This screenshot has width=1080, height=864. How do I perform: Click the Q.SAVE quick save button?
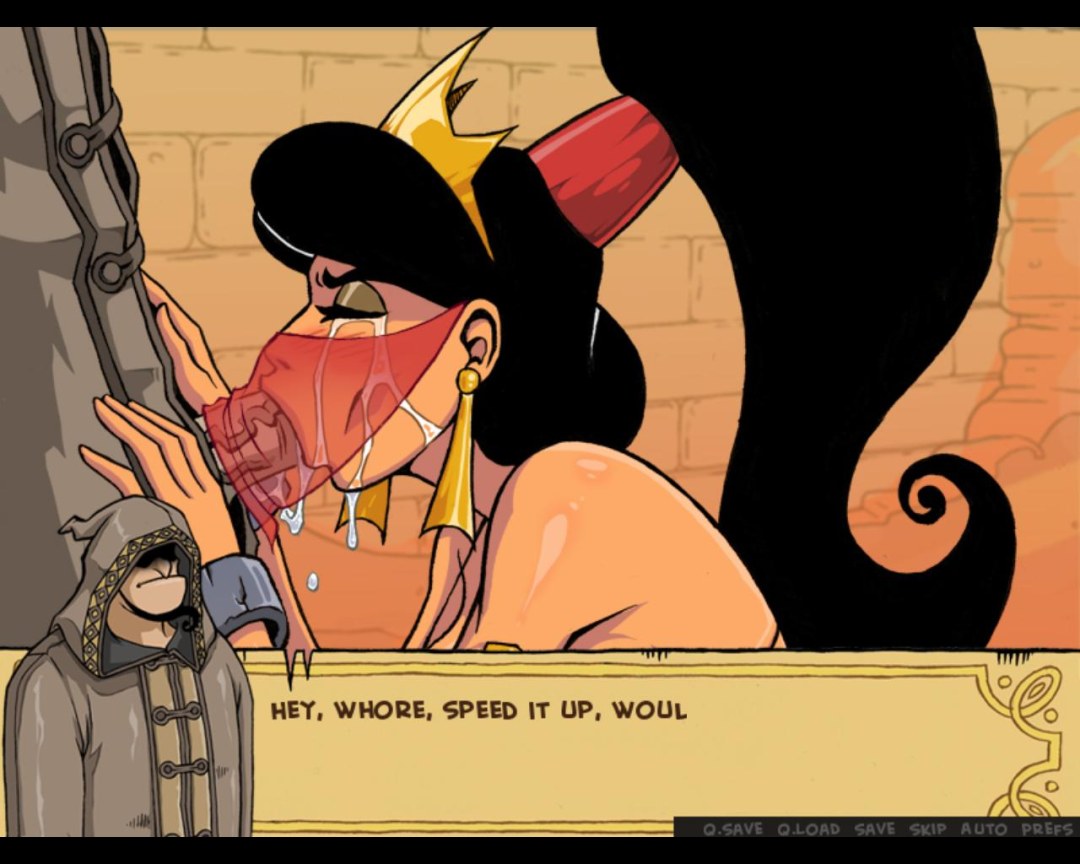[x=733, y=829]
